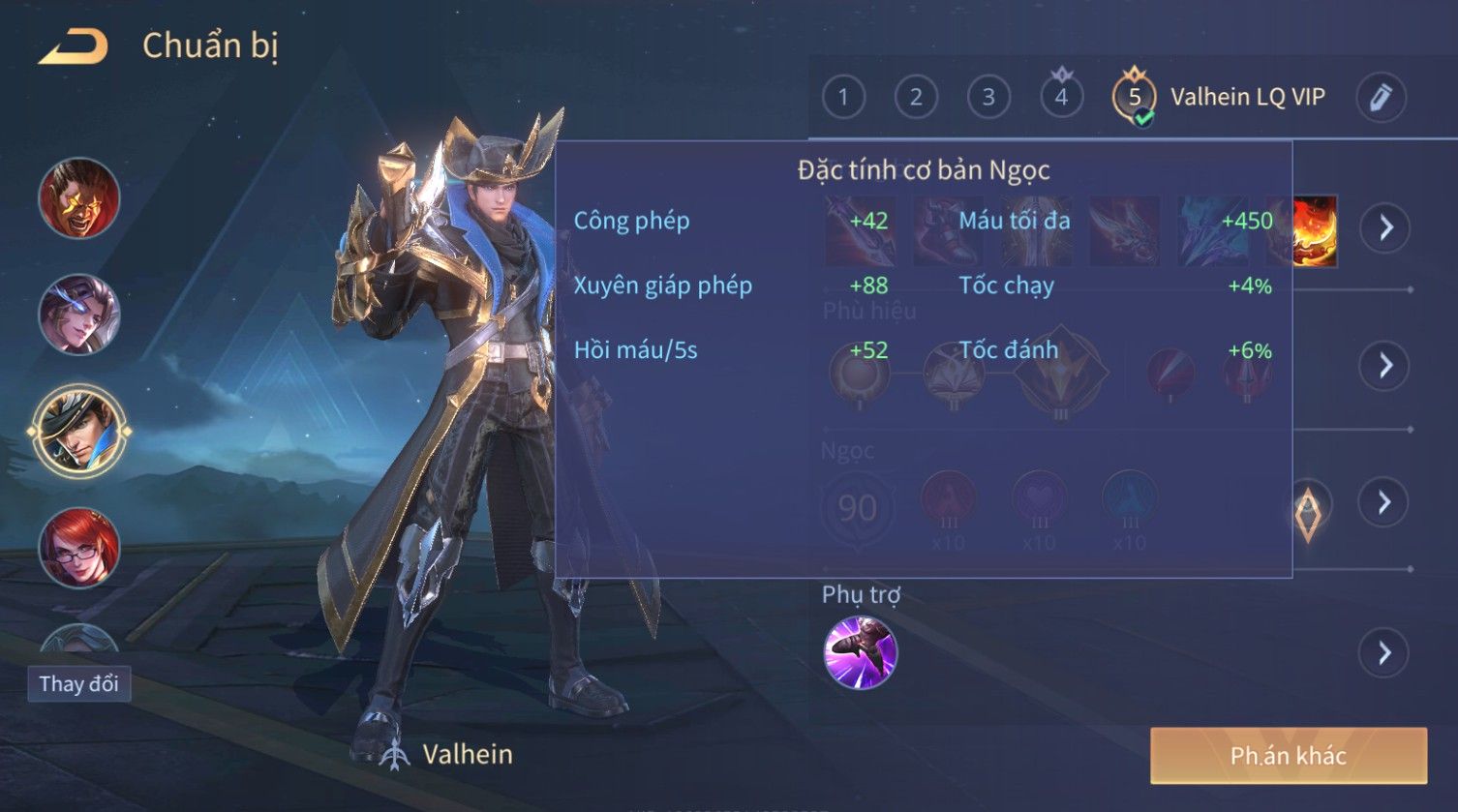Expand the Ngọc section arrow
1458x812 pixels.
[x=1385, y=501]
